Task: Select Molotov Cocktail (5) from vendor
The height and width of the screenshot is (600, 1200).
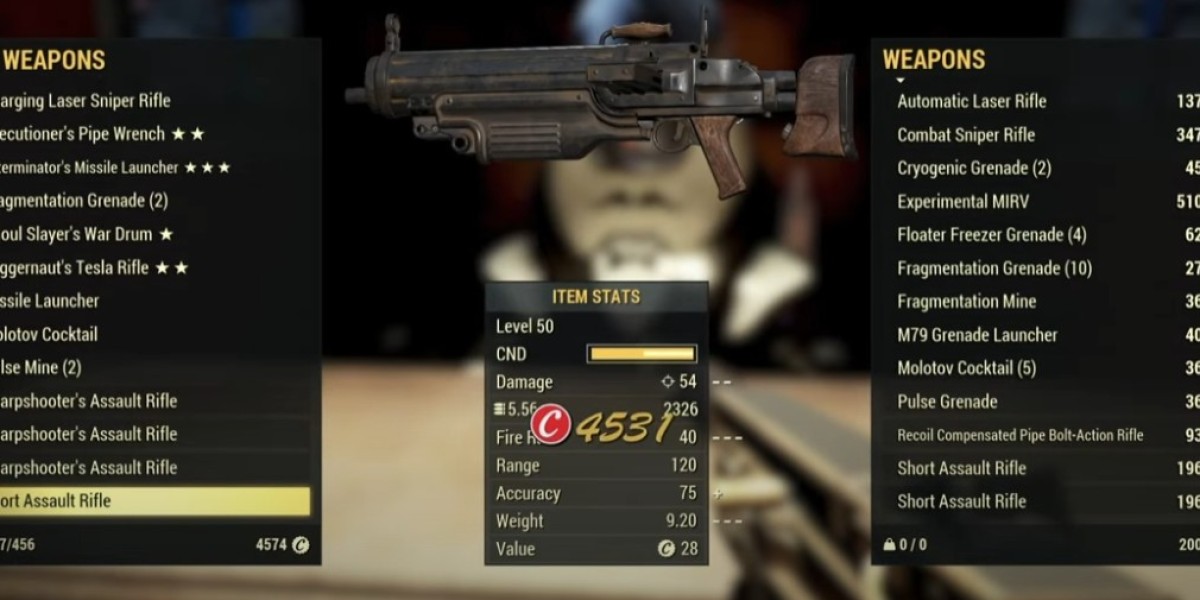Action: (968, 368)
